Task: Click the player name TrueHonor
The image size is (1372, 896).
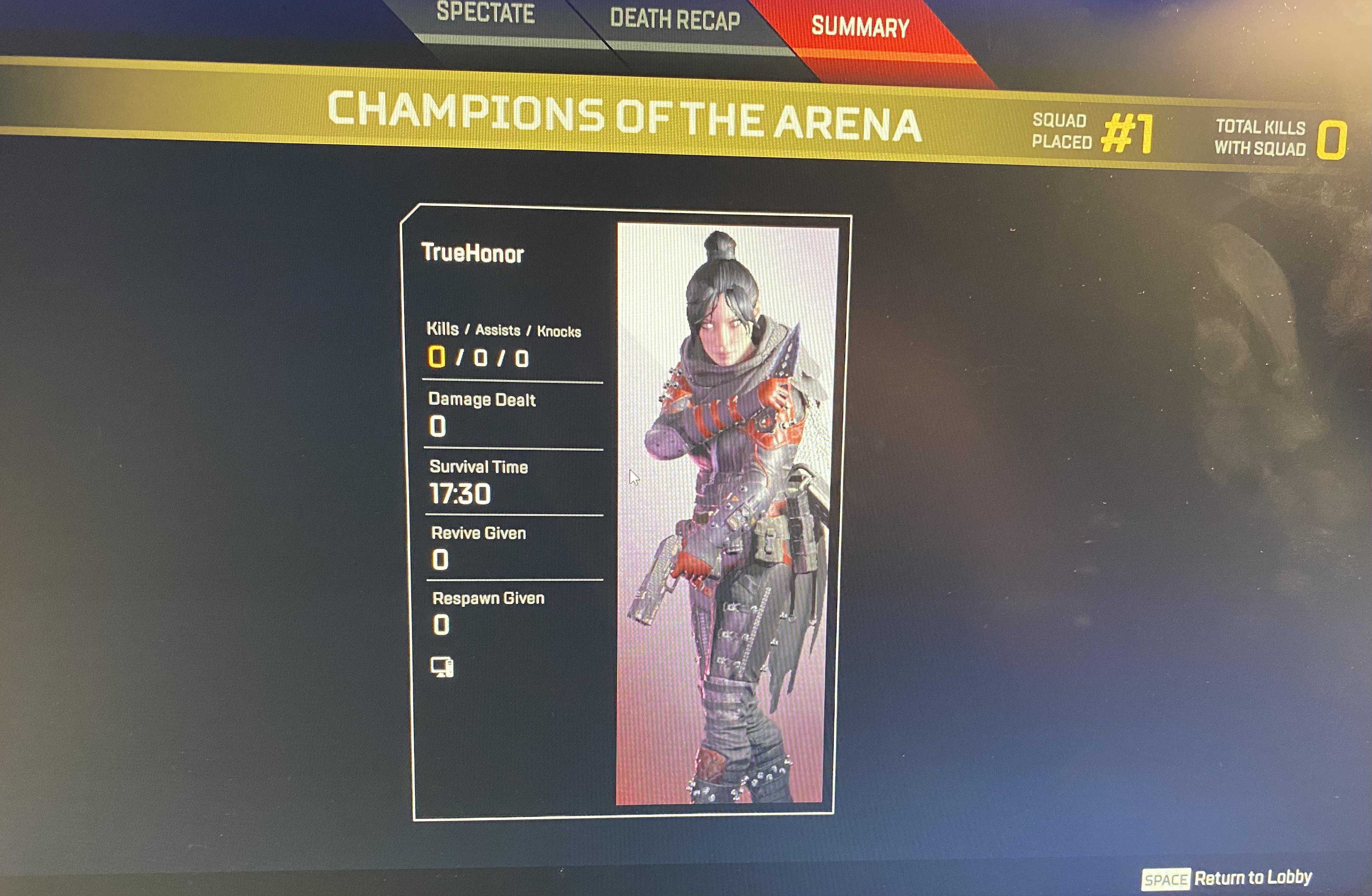Action: [473, 252]
